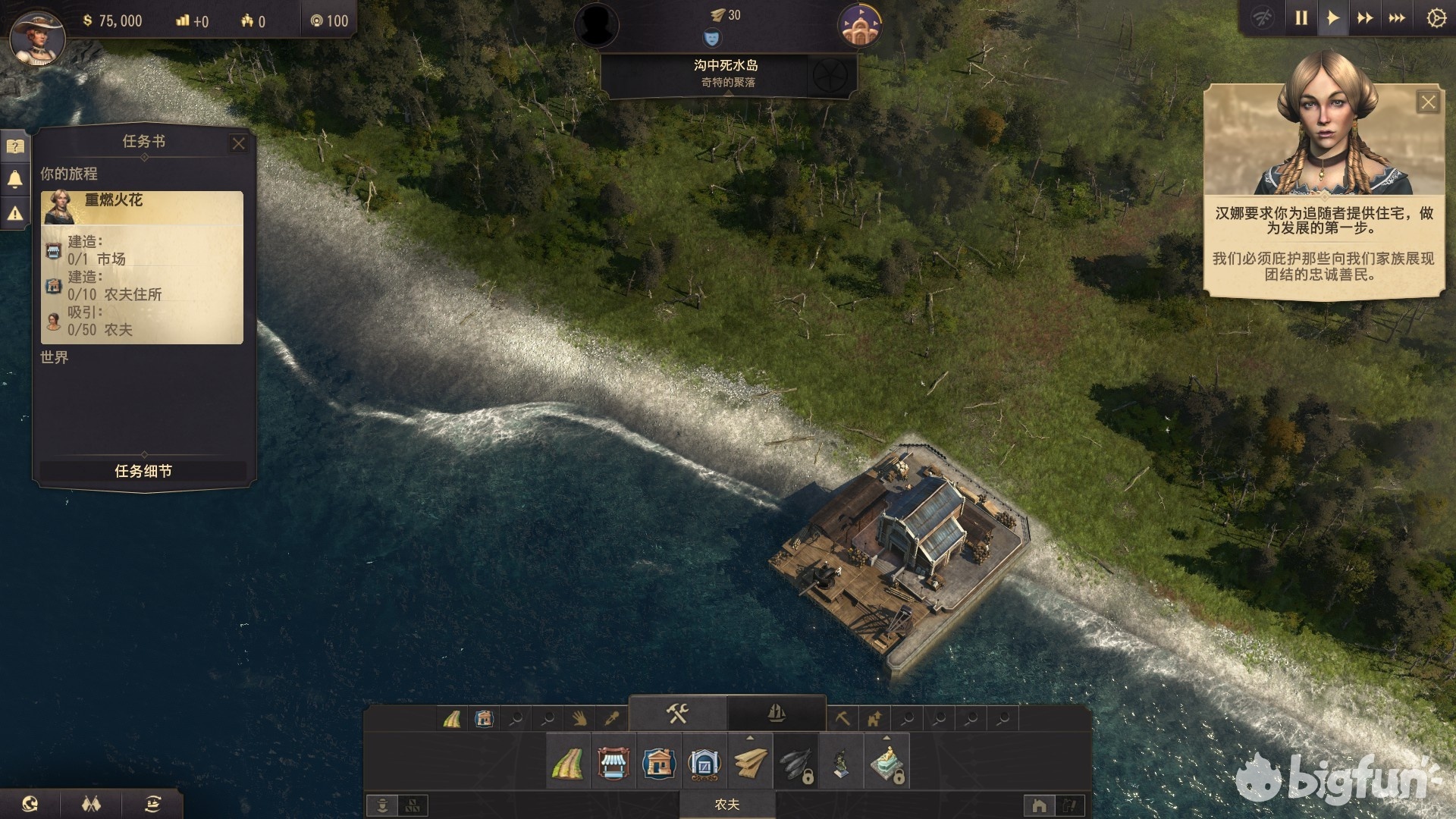The width and height of the screenshot is (1456, 819).
Task: Open the gear options menu
Action: point(1436,18)
